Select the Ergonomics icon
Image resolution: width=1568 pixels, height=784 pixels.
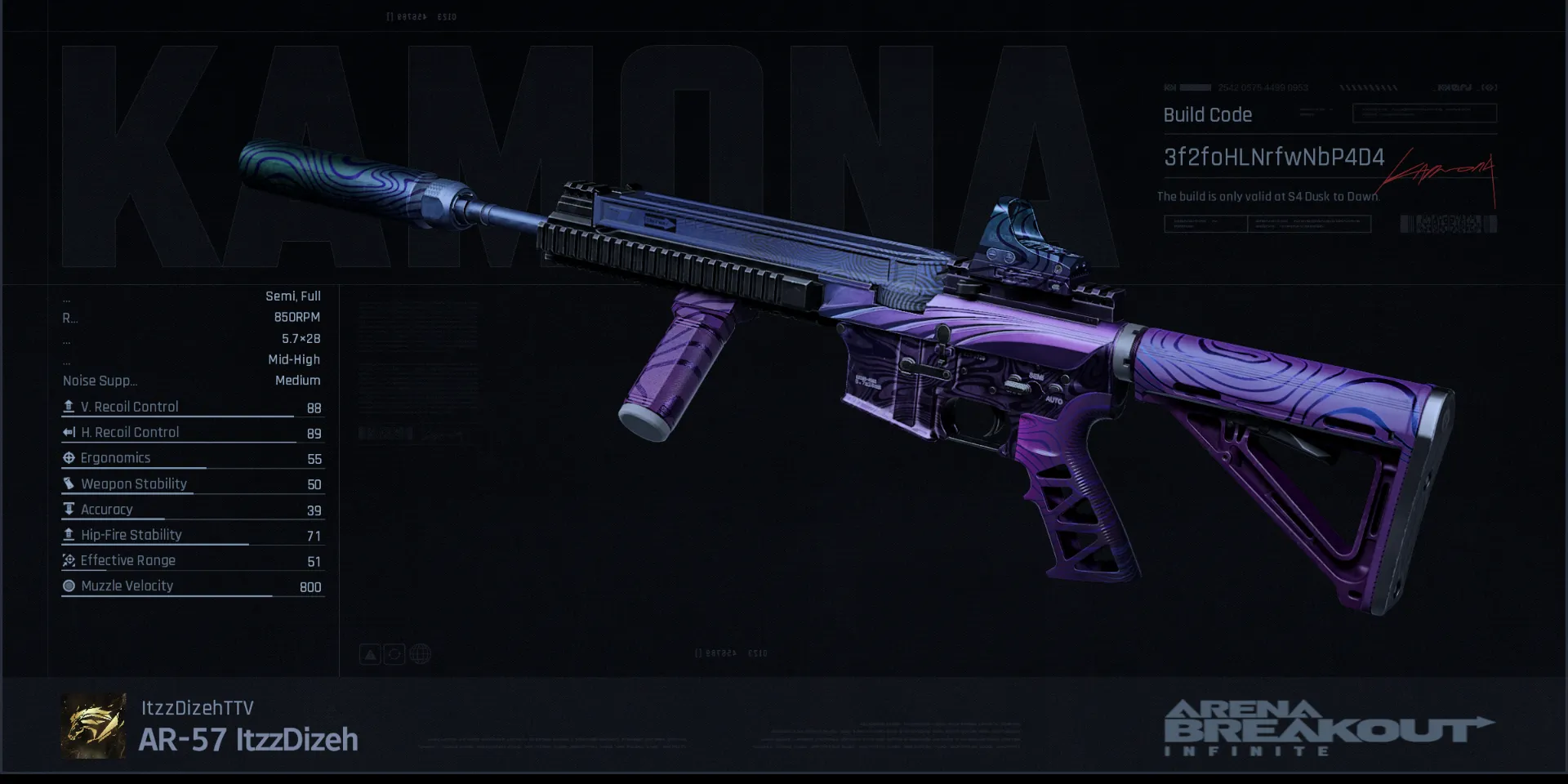point(69,457)
